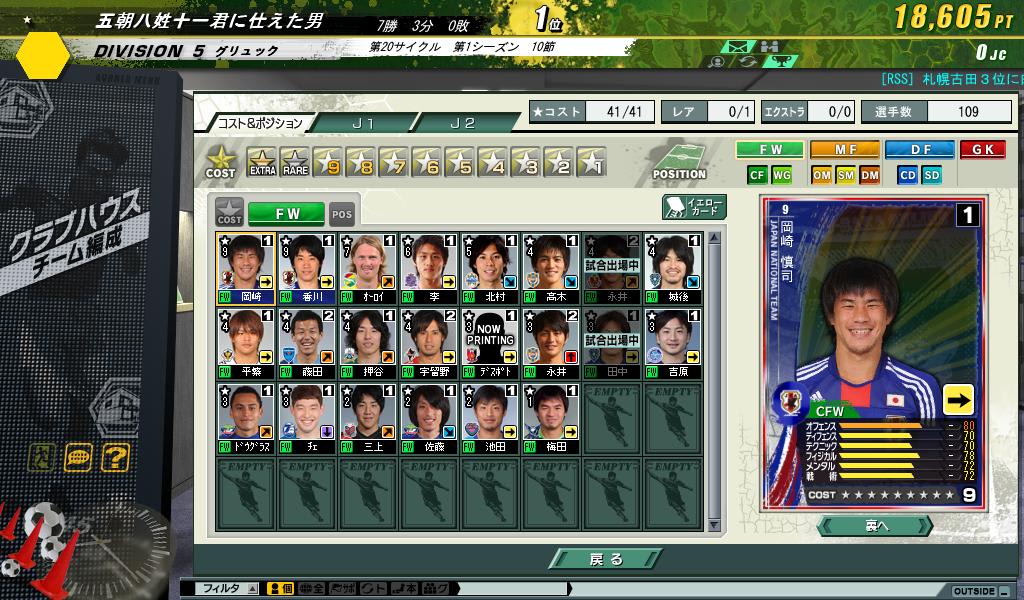Toggle the POS sort button
1024x600 pixels.
click(x=342, y=214)
